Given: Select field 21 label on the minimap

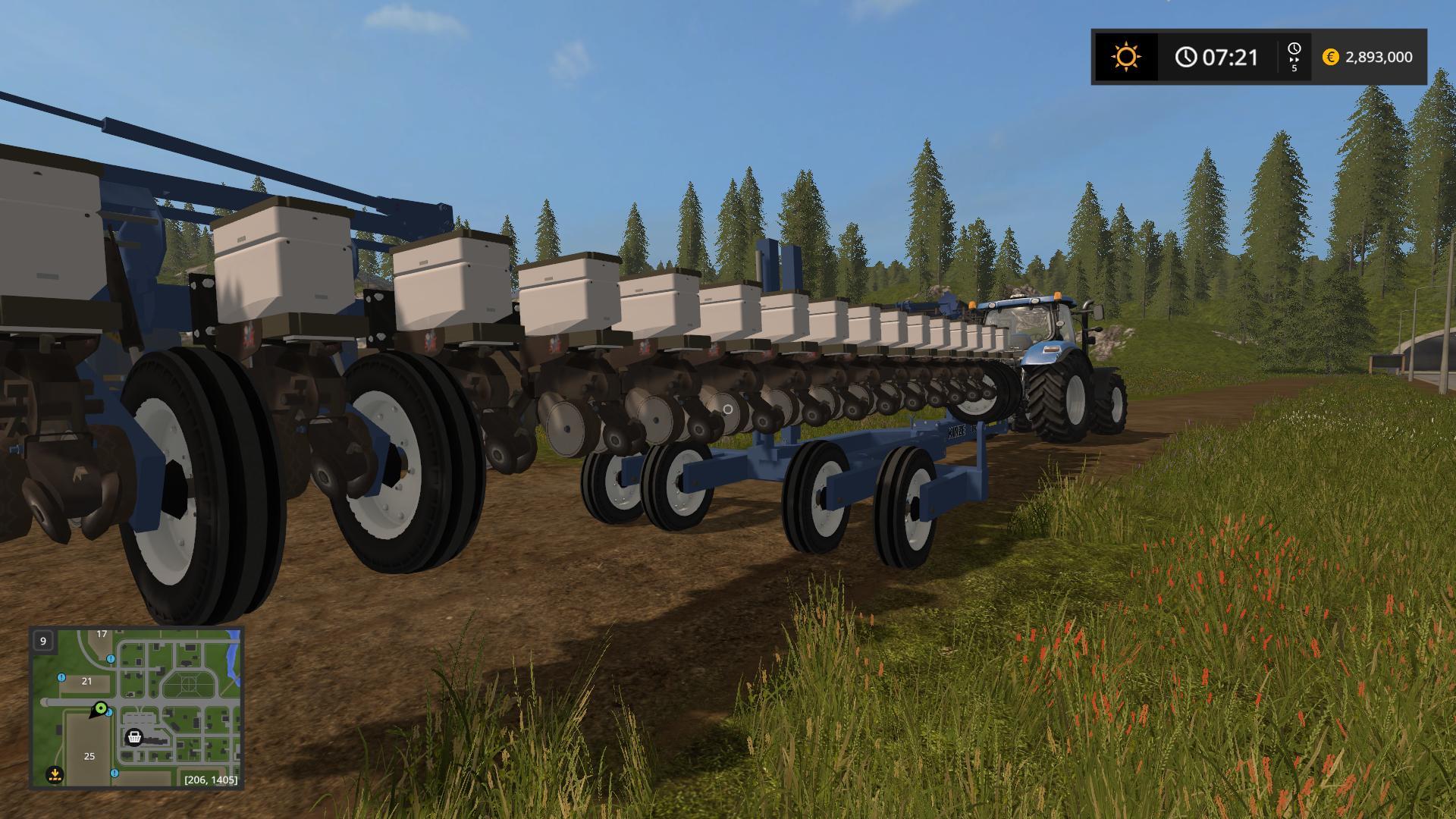Looking at the screenshot, I should pos(86,681).
